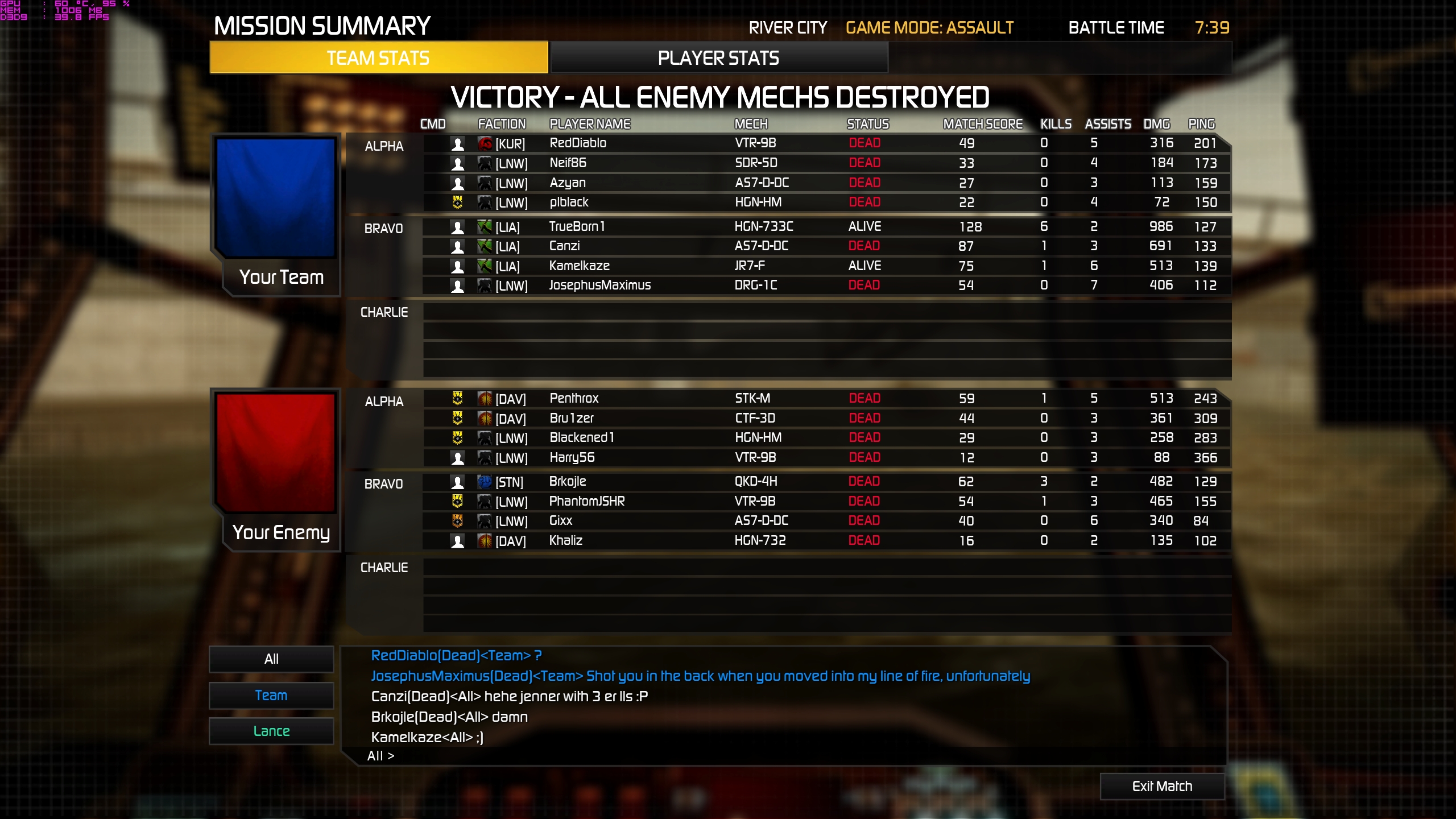1456x819 pixels.
Task: Click the Your Team blue banner
Action: click(276, 197)
